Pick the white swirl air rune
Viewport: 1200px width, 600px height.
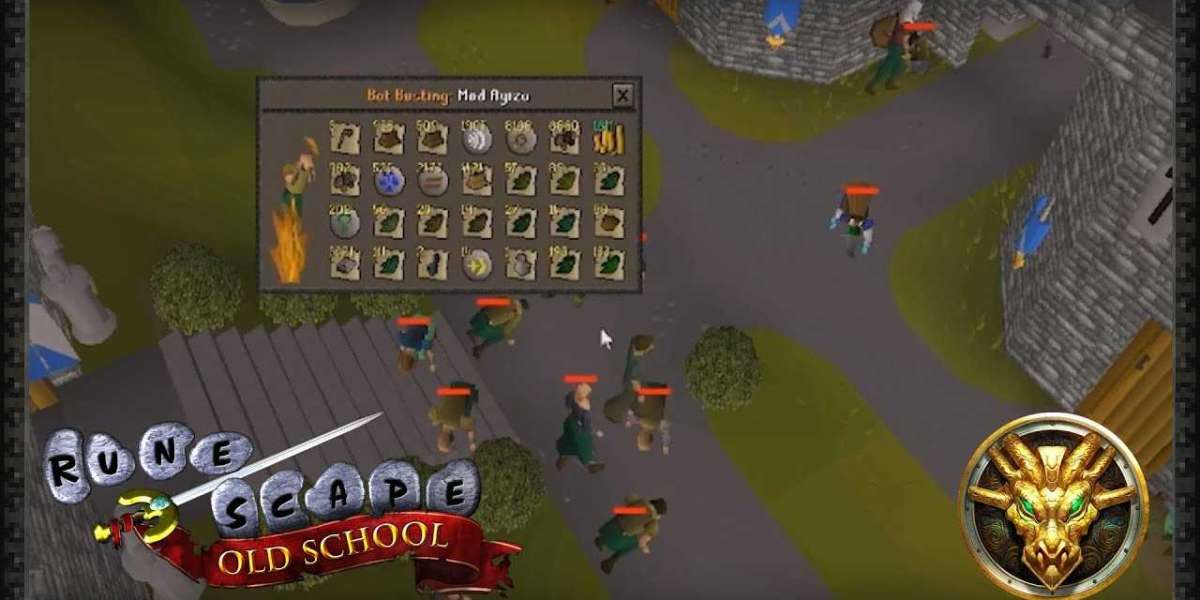[476, 139]
